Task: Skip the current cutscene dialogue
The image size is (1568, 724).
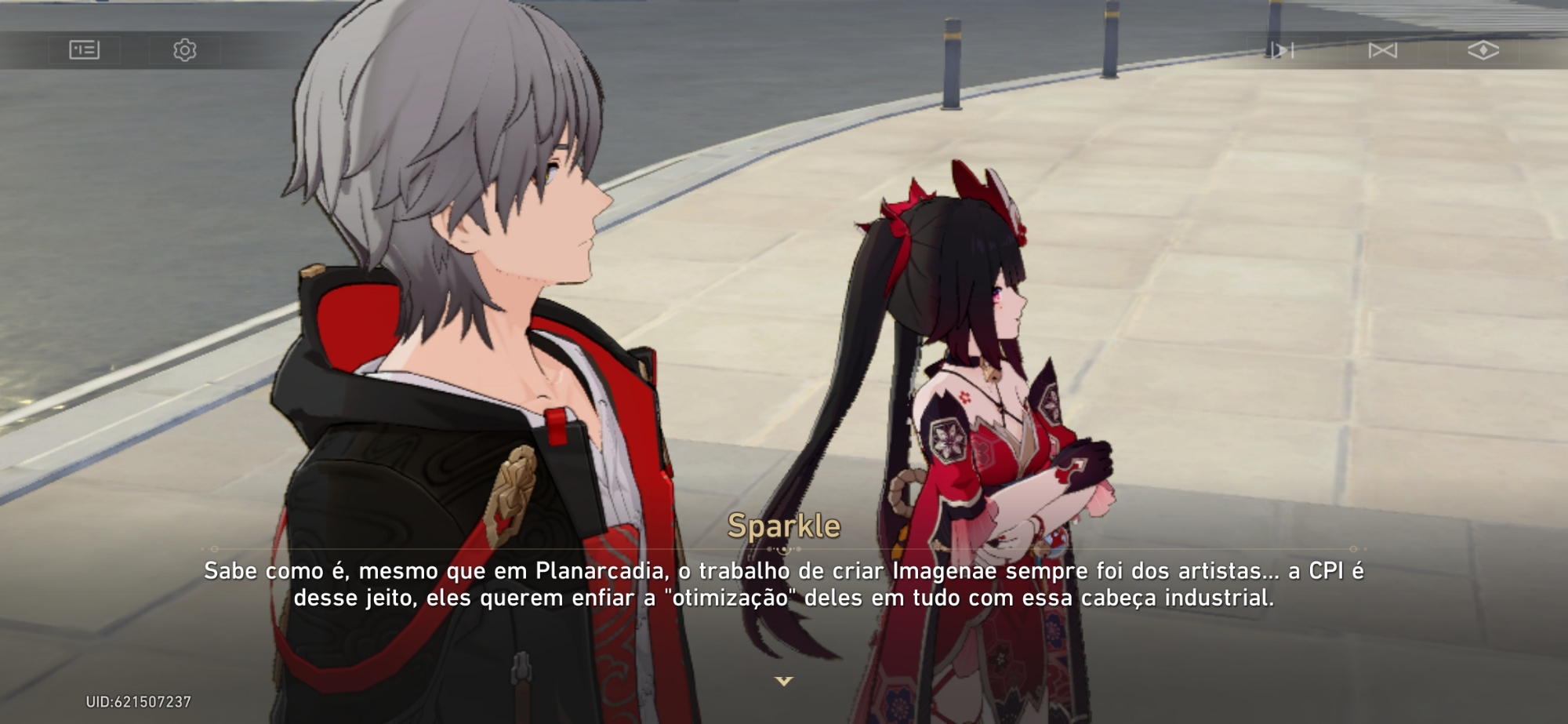Action: 1382,50
